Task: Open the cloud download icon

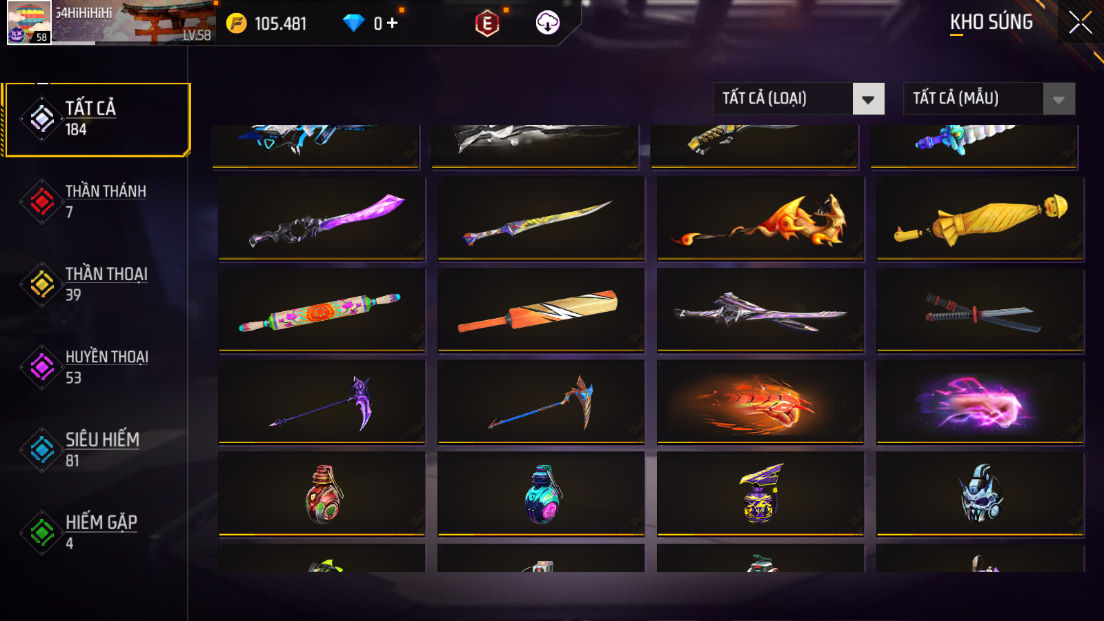Action: pyautogui.click(x=548, y=23)
